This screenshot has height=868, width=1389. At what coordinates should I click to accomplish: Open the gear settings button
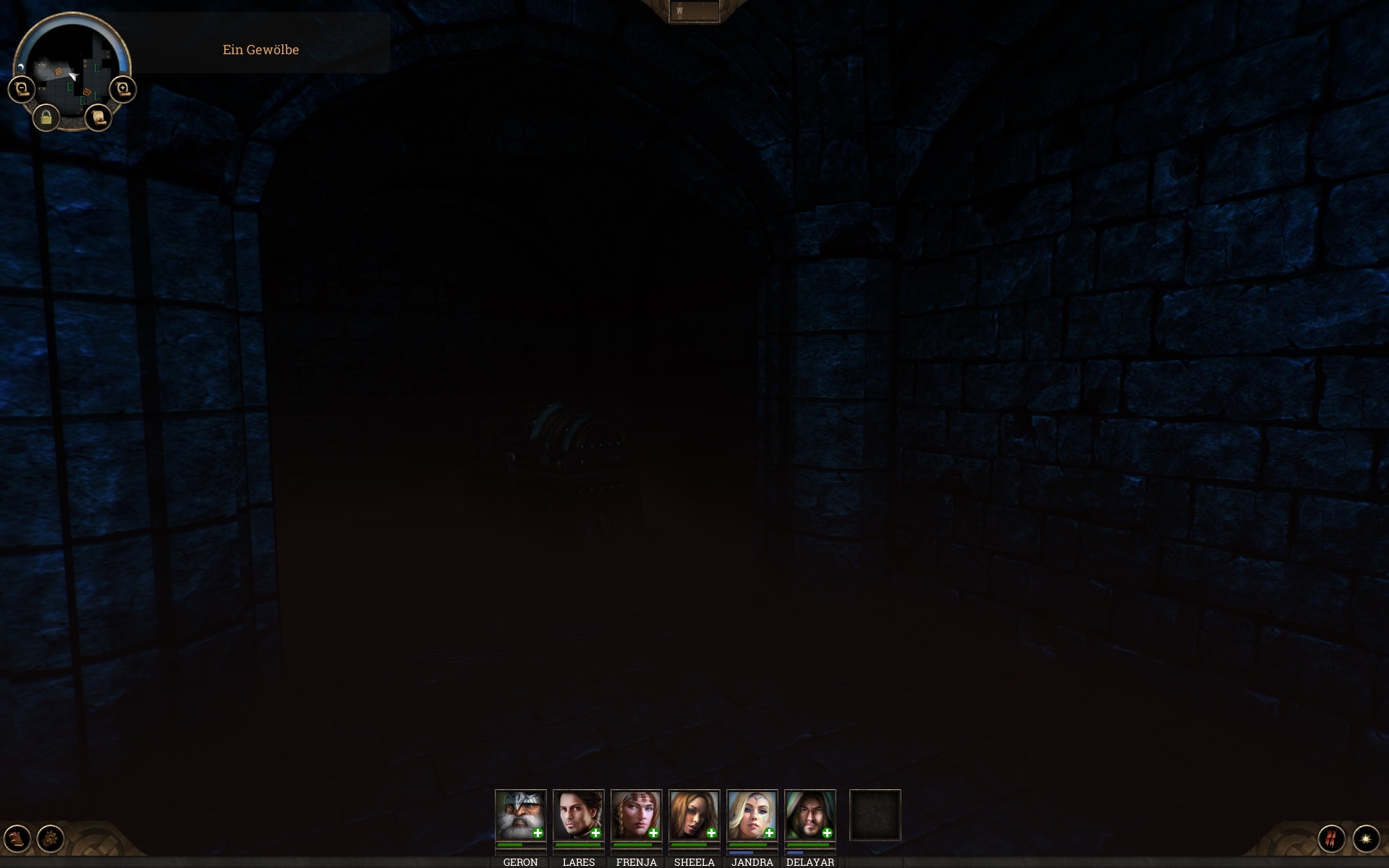[x=51, y=838]
